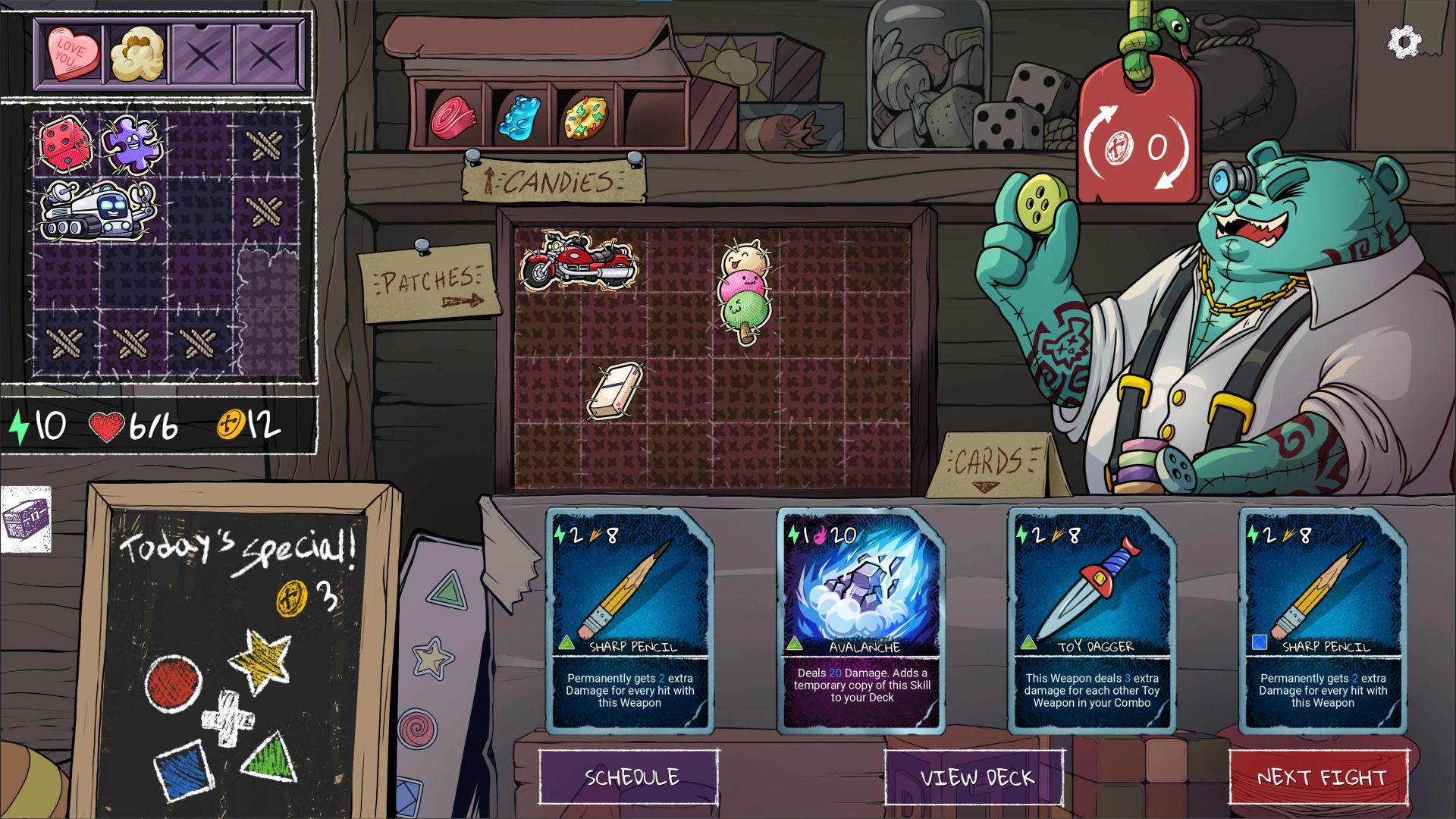Image resolution: width=1456 pixels, height=819 pixels.
Task: View your deck of cards
Action: (975, 777)
